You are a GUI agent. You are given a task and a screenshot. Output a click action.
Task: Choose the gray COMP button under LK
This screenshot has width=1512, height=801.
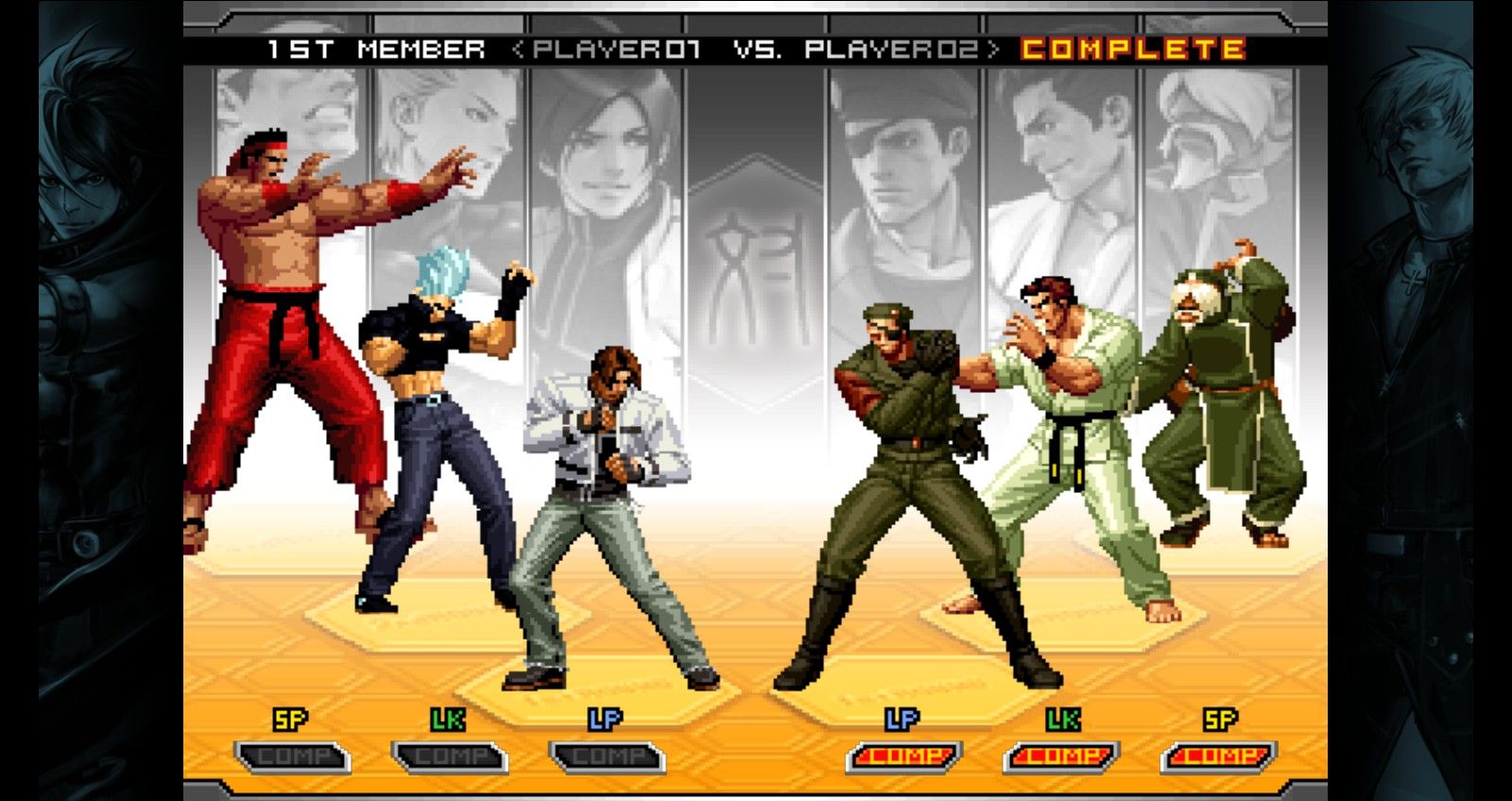pyautogui.click(x=450, y=758)
